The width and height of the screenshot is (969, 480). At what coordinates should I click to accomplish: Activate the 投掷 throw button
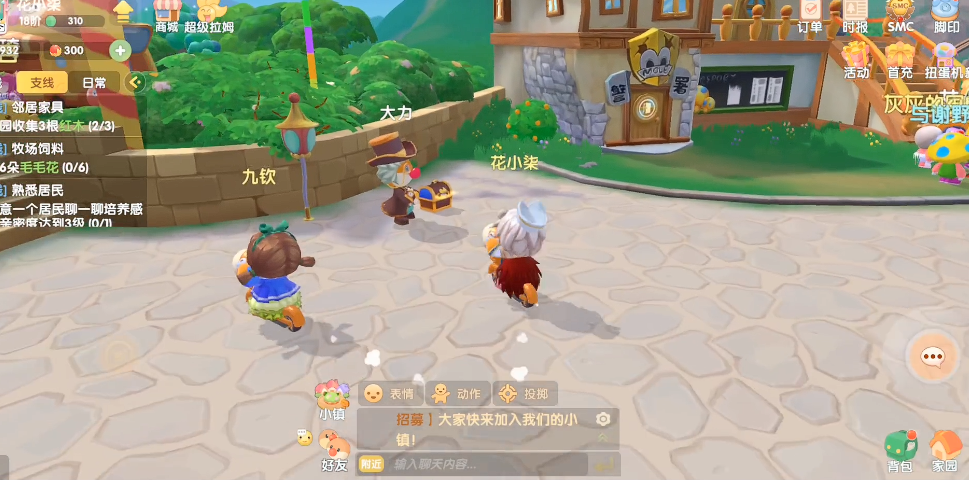pos(524,394)
